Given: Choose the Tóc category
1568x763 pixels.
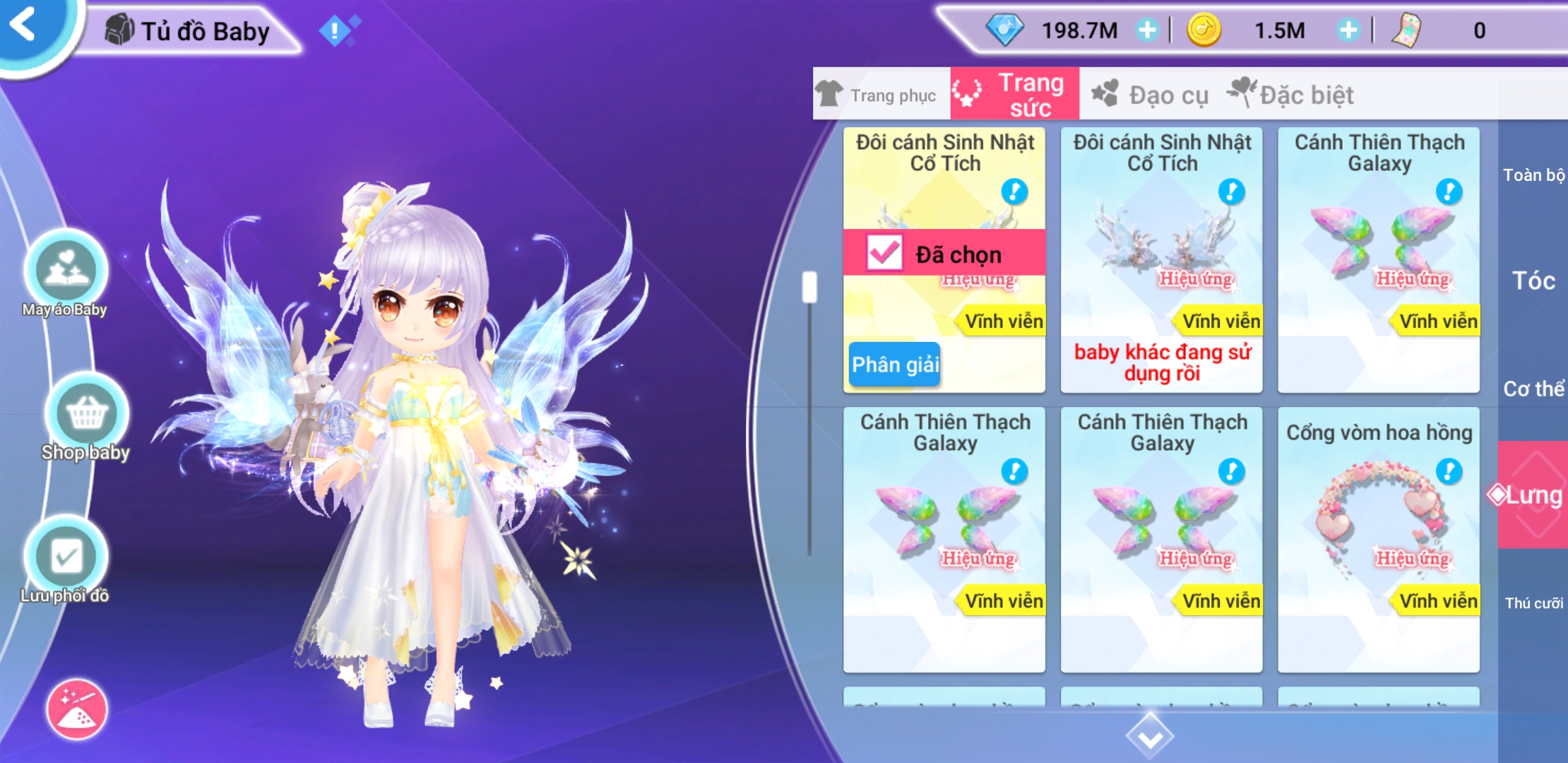Looking at the screenshot, I should point(1533,281).
